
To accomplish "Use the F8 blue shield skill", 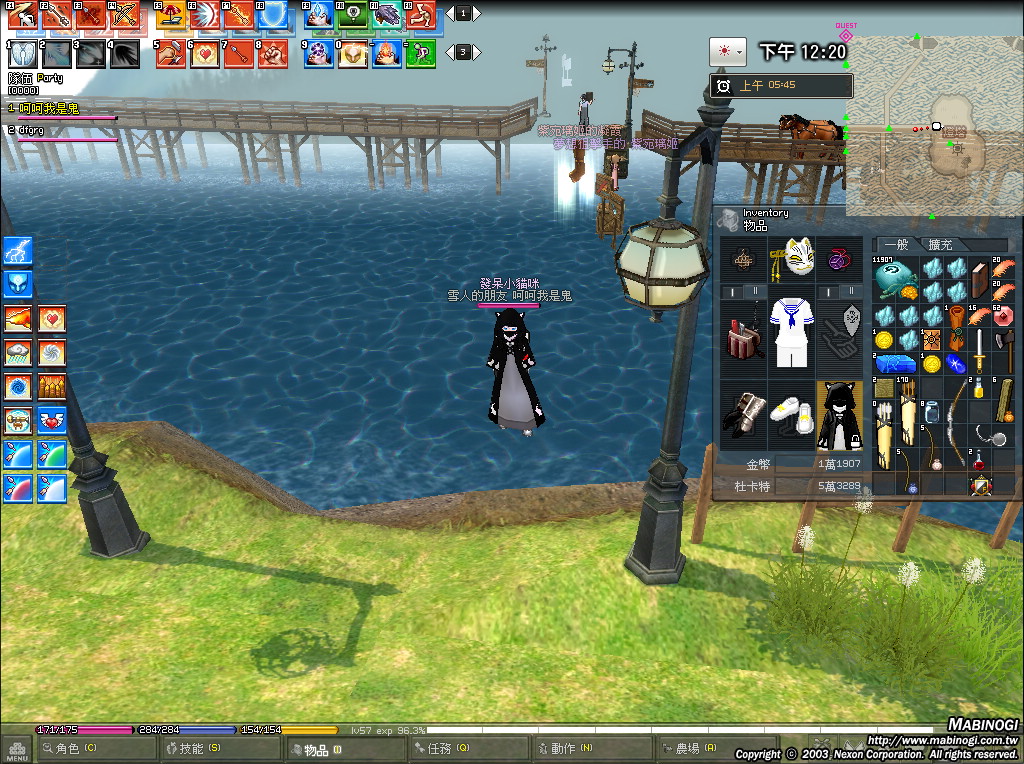I will point(274,15).
